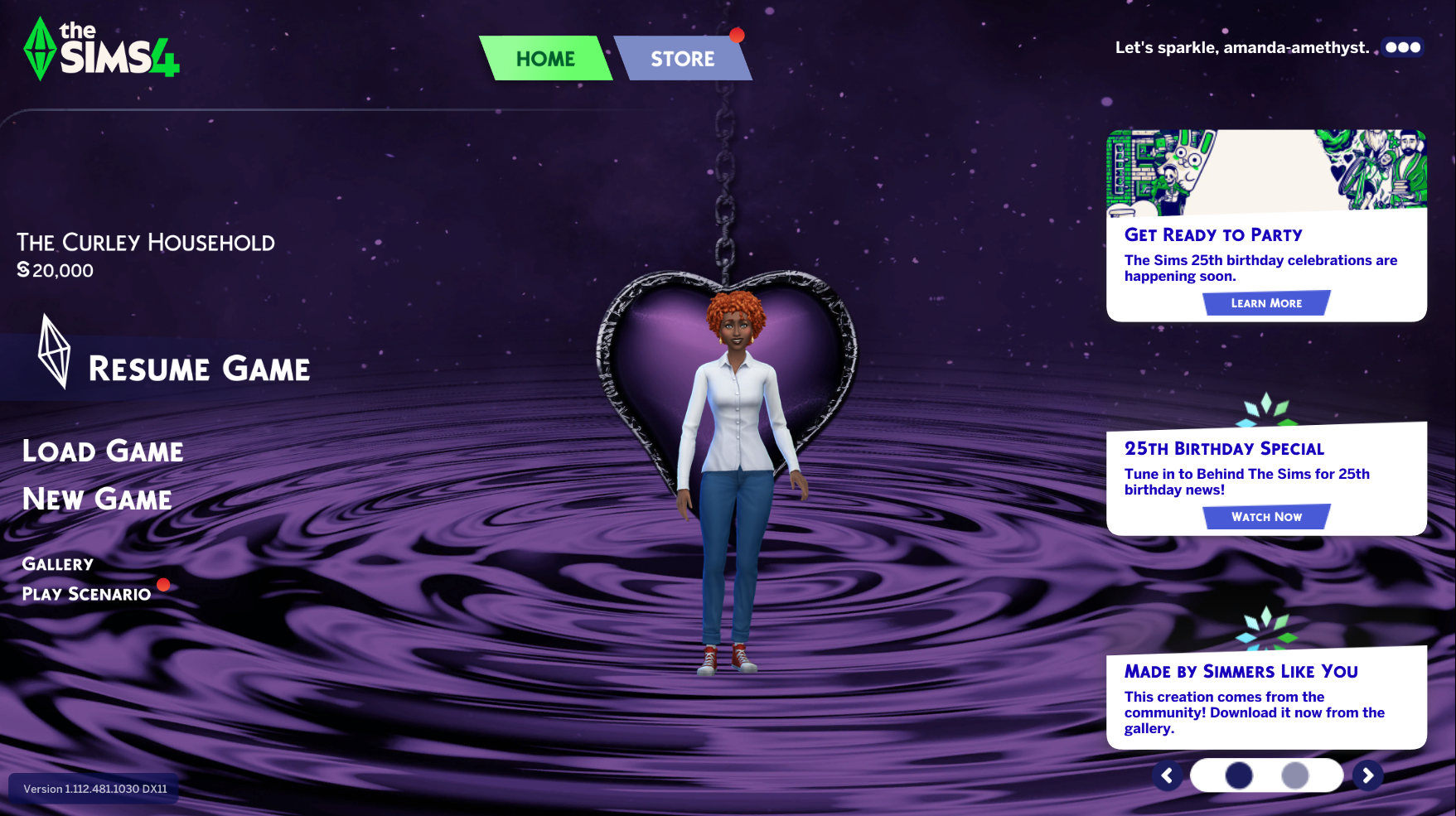Resume the Curley Household game
This screenshot has height=816, width=1456.
199,369
